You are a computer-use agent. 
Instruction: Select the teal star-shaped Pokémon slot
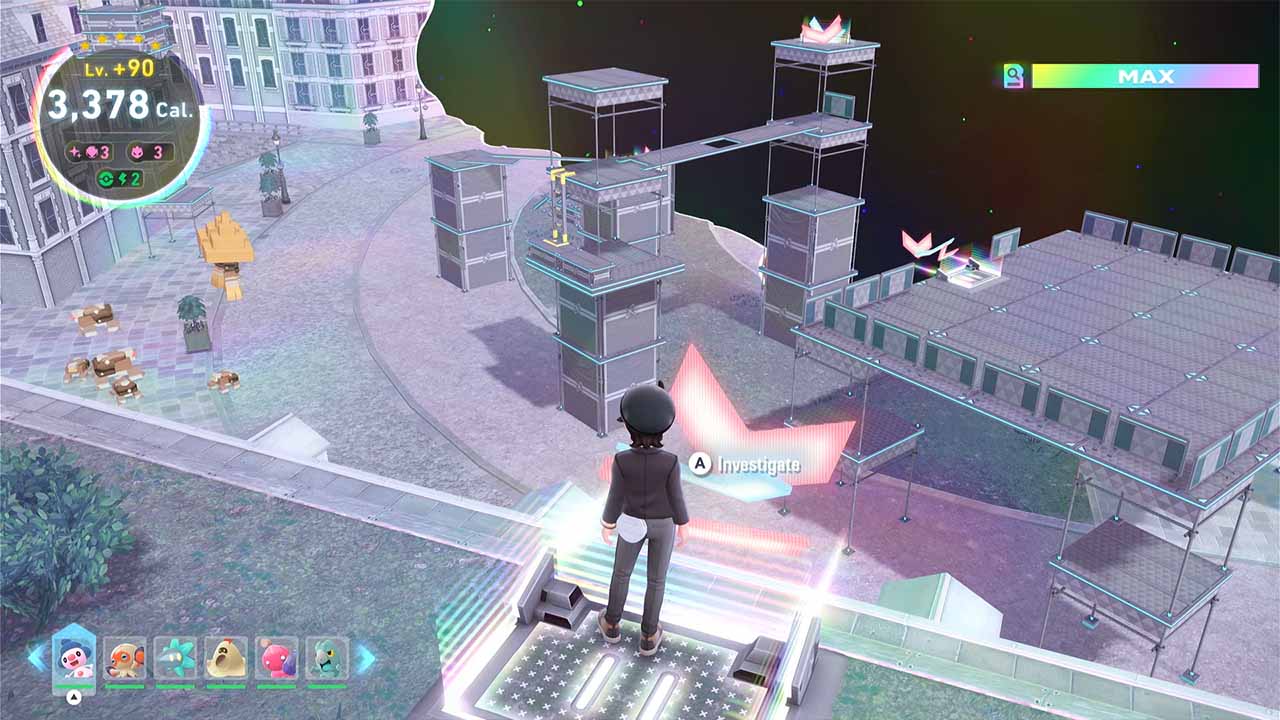click(175, 657)
